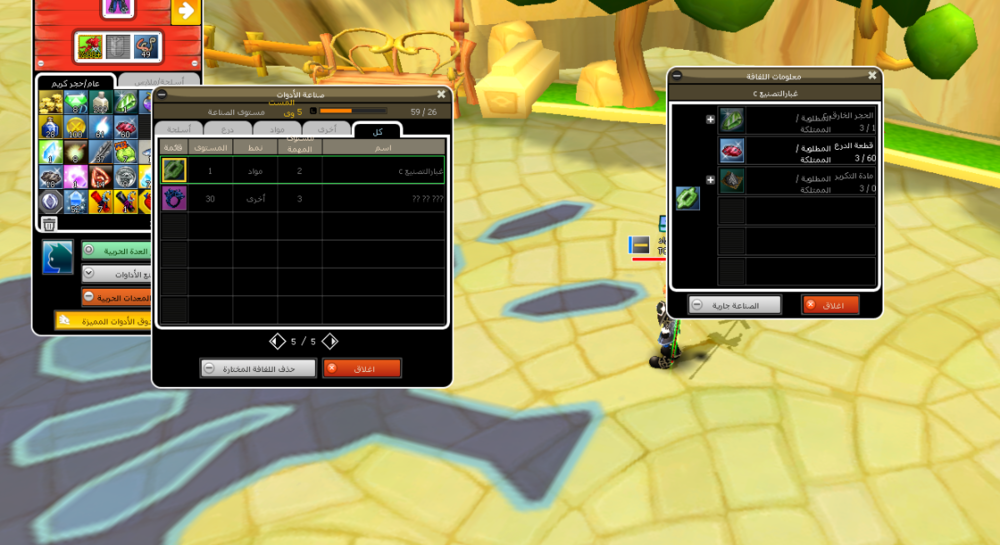Click the الصناعة جارية crafting button
1000x545 pixels.
(x=734, y=305)
